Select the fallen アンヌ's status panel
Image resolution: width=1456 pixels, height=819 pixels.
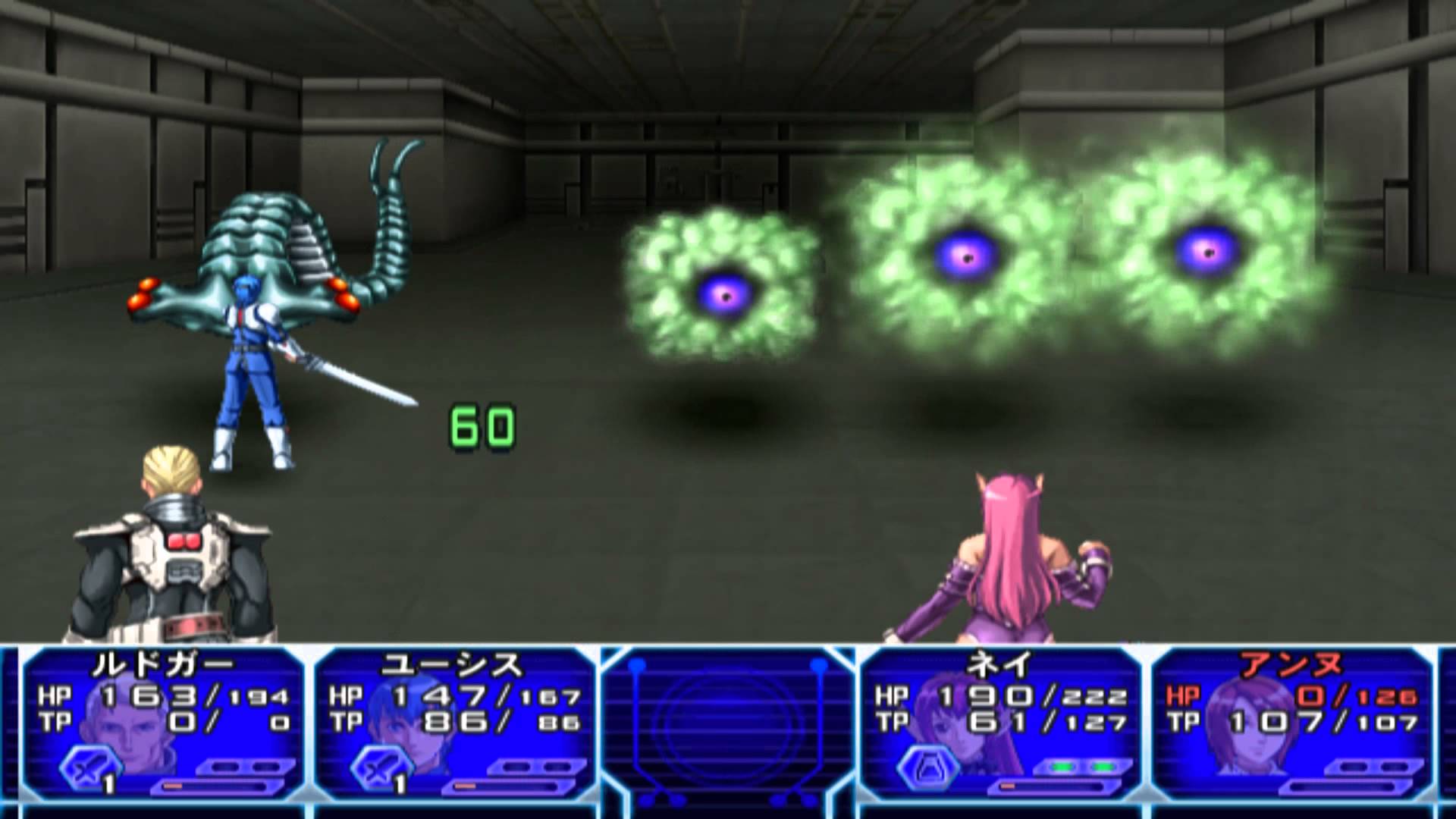point(1291,724)
